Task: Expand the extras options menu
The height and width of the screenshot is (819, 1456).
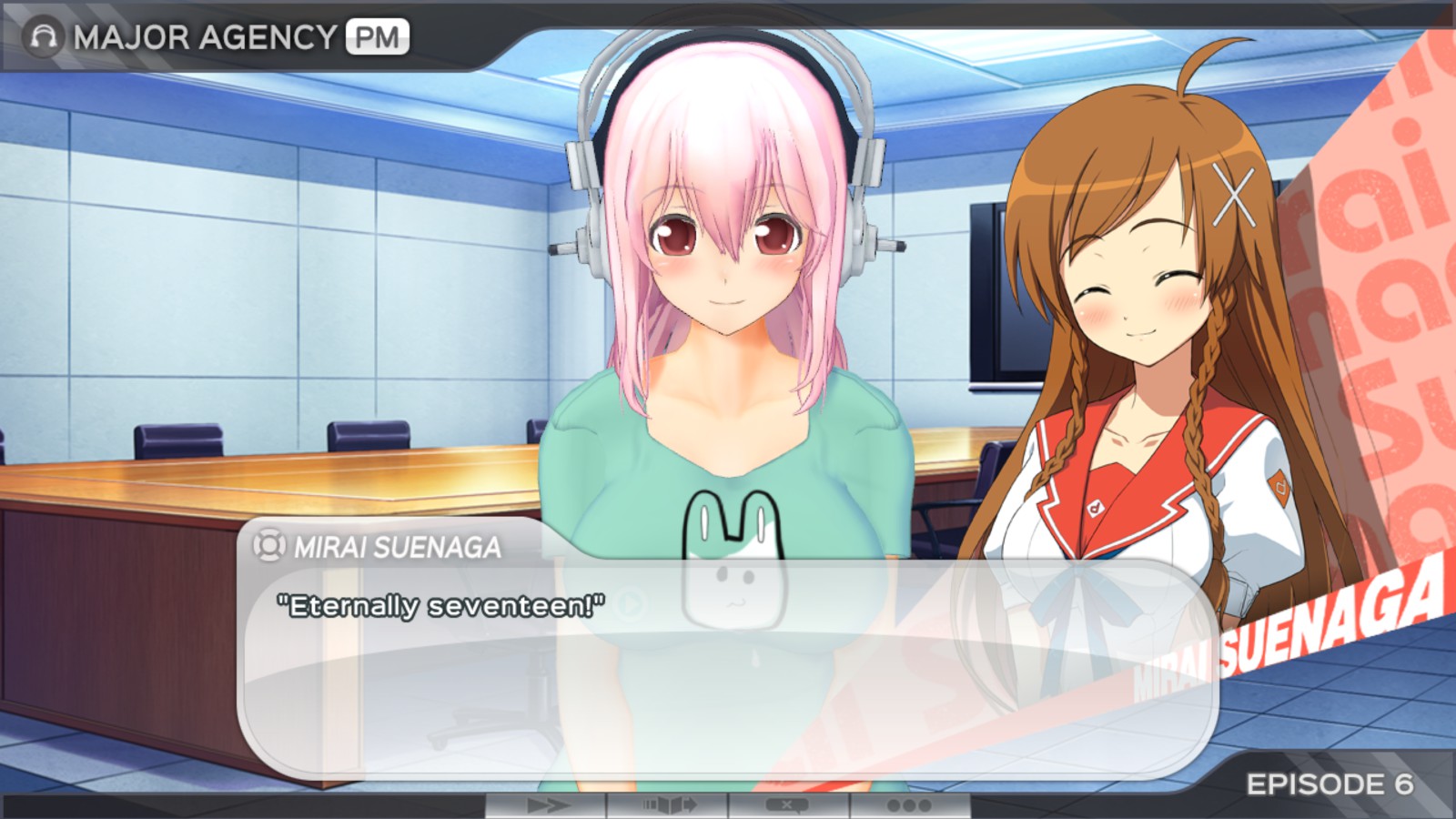Action: [910, 805]
